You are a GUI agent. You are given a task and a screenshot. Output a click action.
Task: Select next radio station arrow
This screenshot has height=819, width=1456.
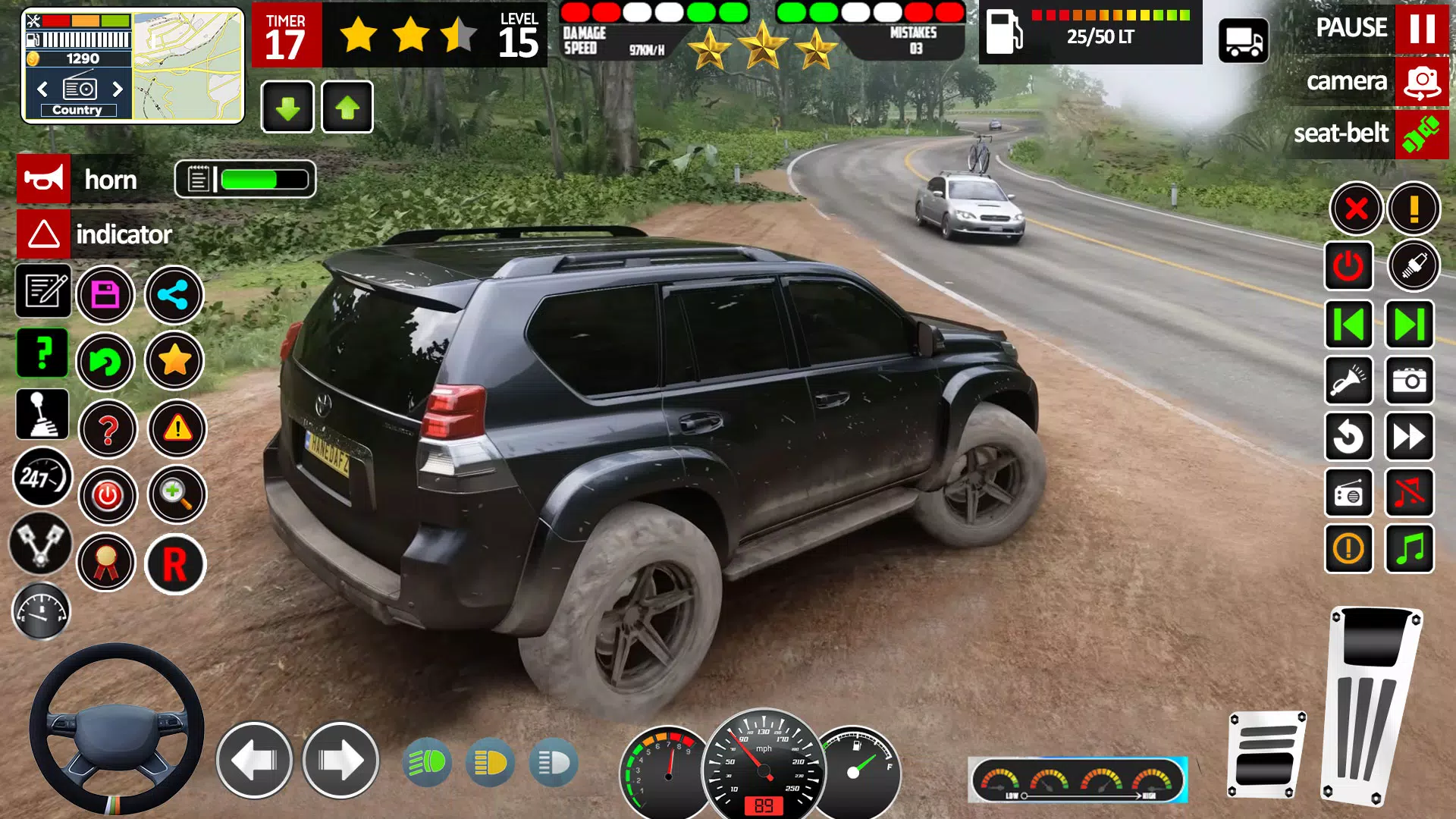(118, 89)
